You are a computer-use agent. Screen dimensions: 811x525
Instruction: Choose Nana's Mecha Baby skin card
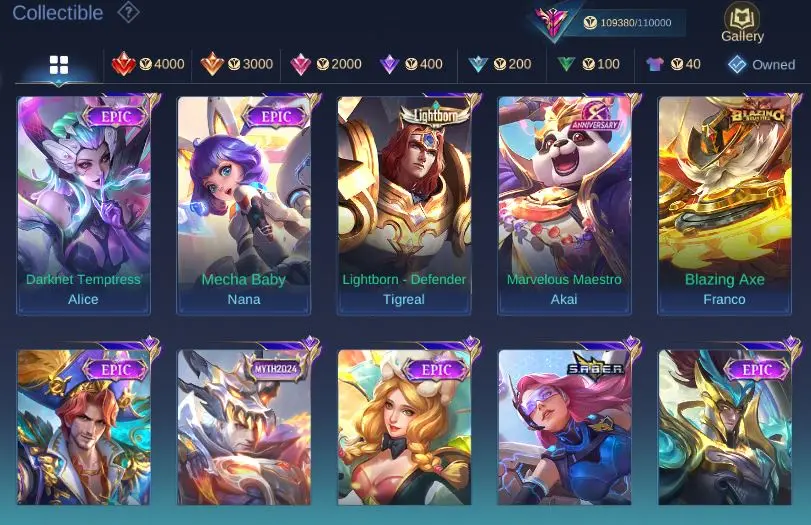click(x=244, y=205)
